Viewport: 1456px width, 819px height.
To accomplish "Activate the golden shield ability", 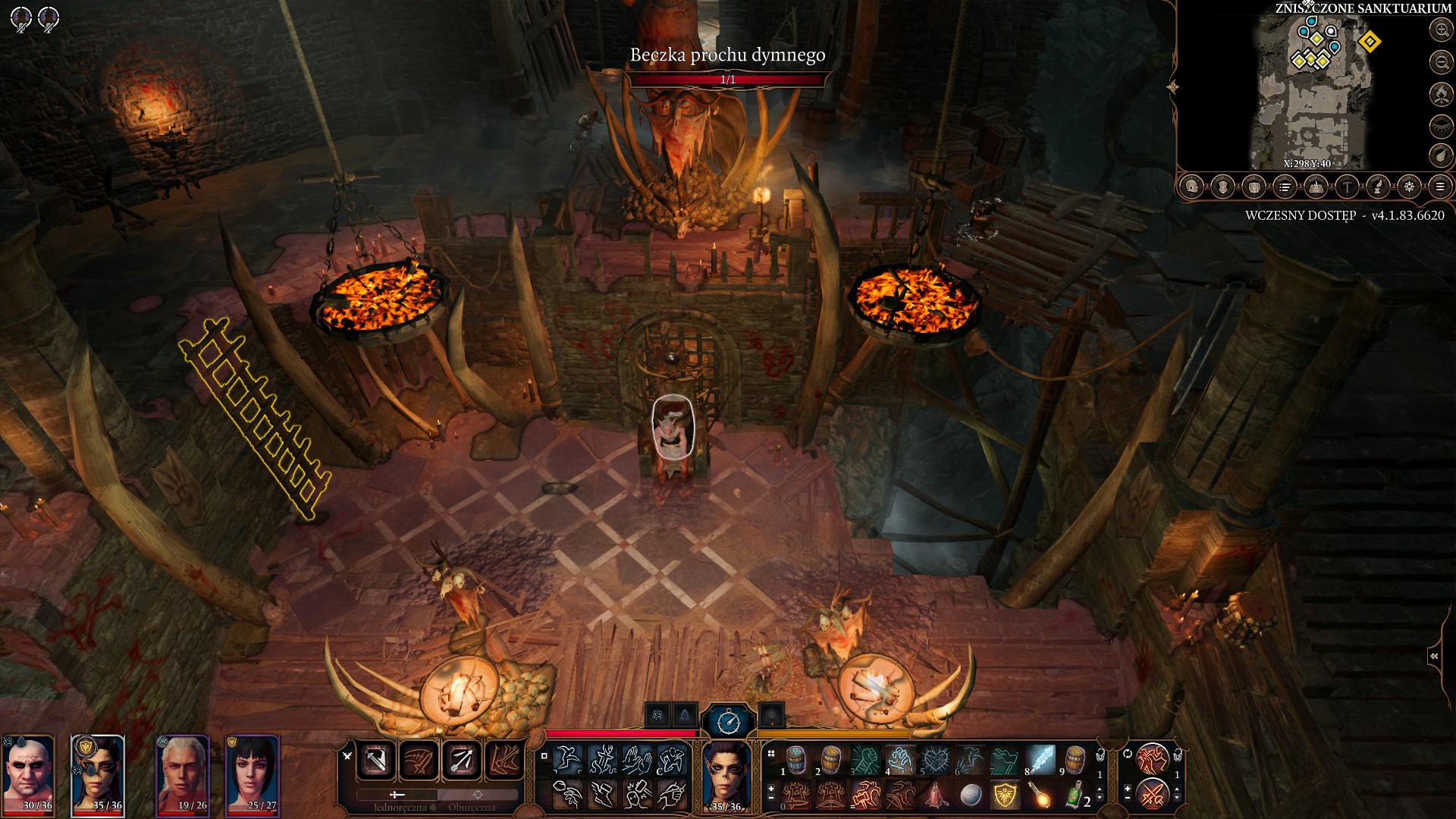I will [x=1006, y=795].
